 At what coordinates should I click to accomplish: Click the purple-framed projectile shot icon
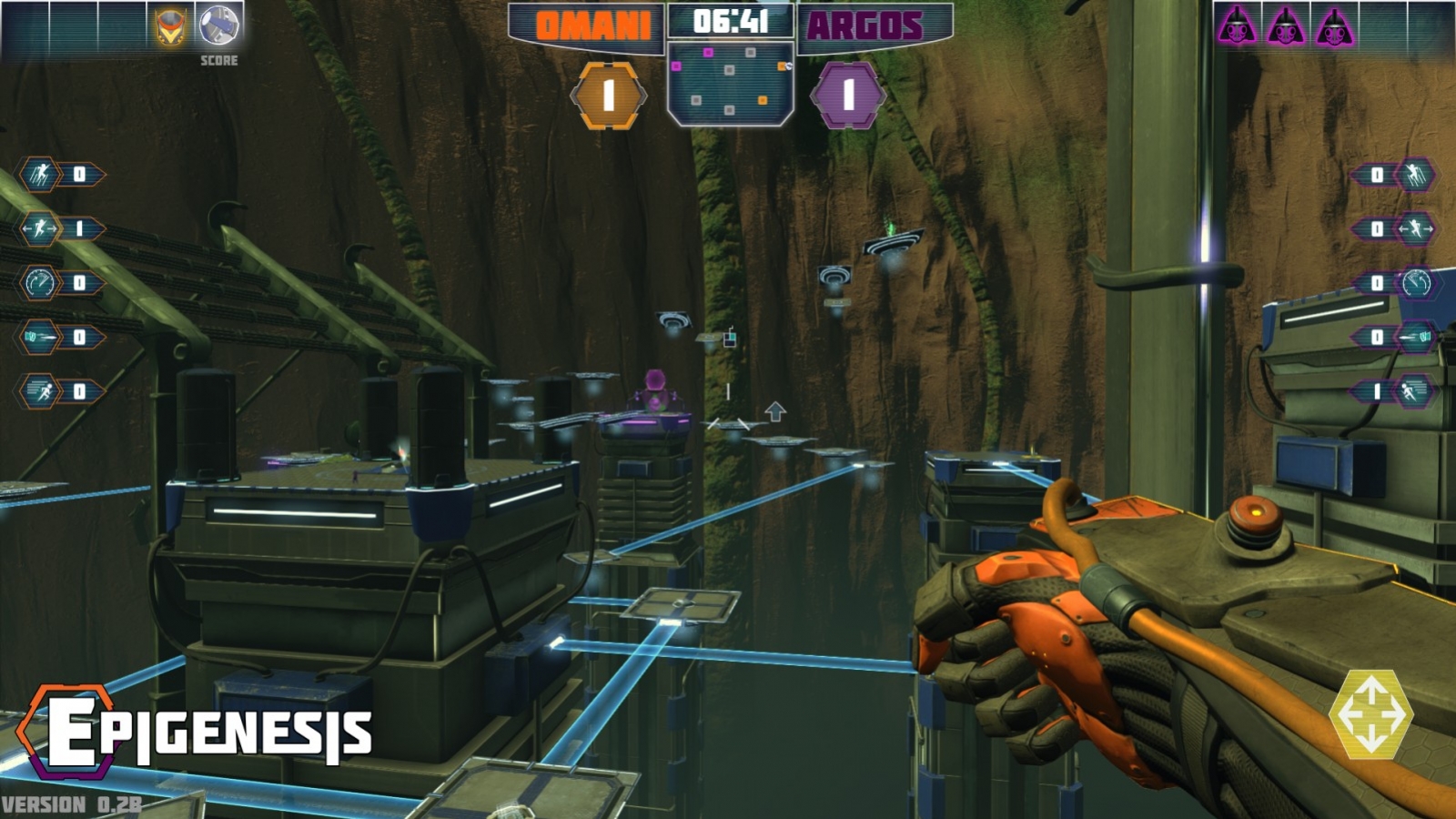point(1415,338)
